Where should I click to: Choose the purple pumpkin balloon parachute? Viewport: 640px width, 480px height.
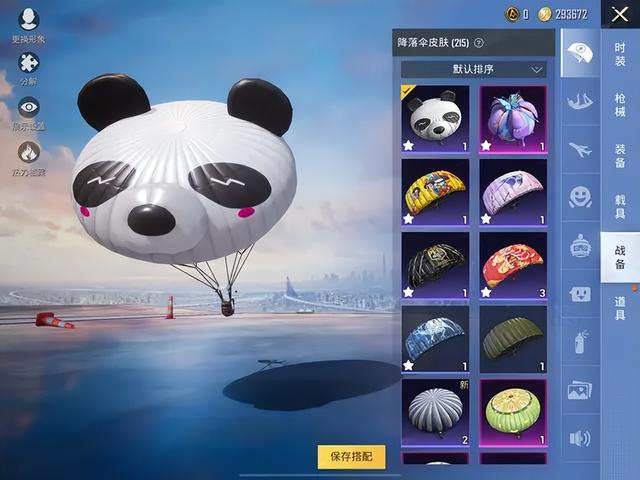pyautogui.click(x=512, y=119)
